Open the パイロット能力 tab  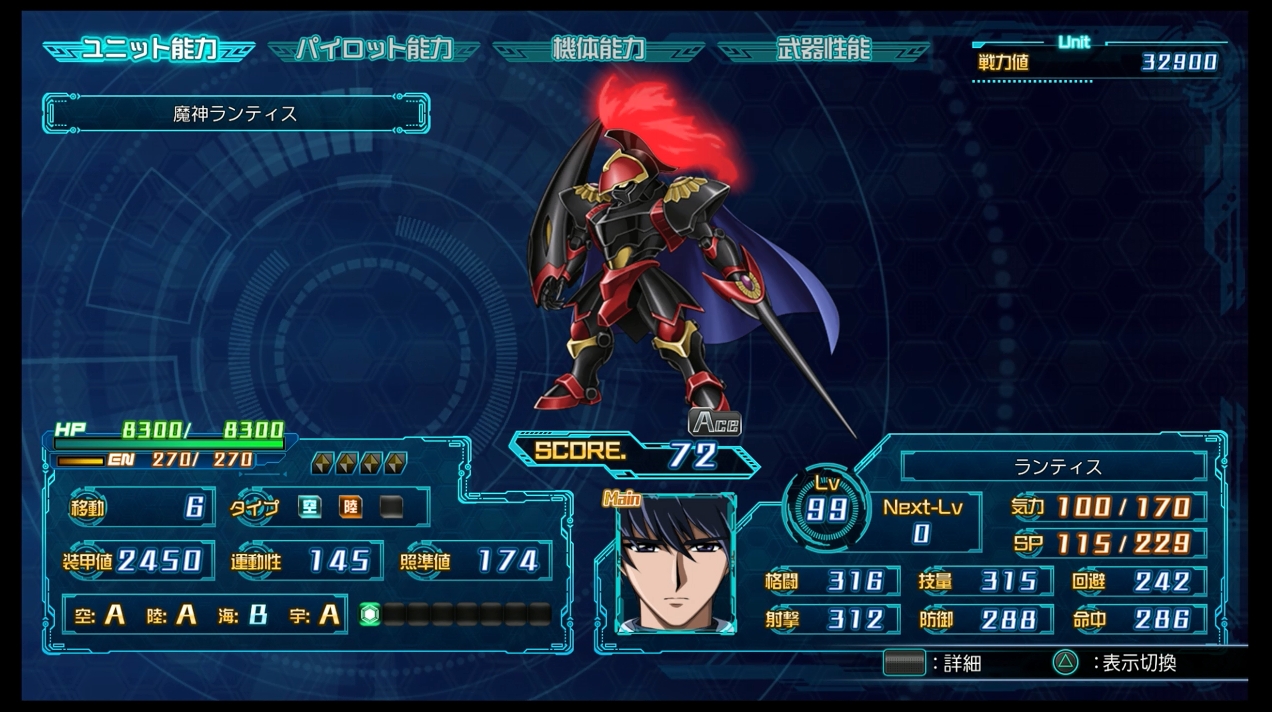(373, 49)
